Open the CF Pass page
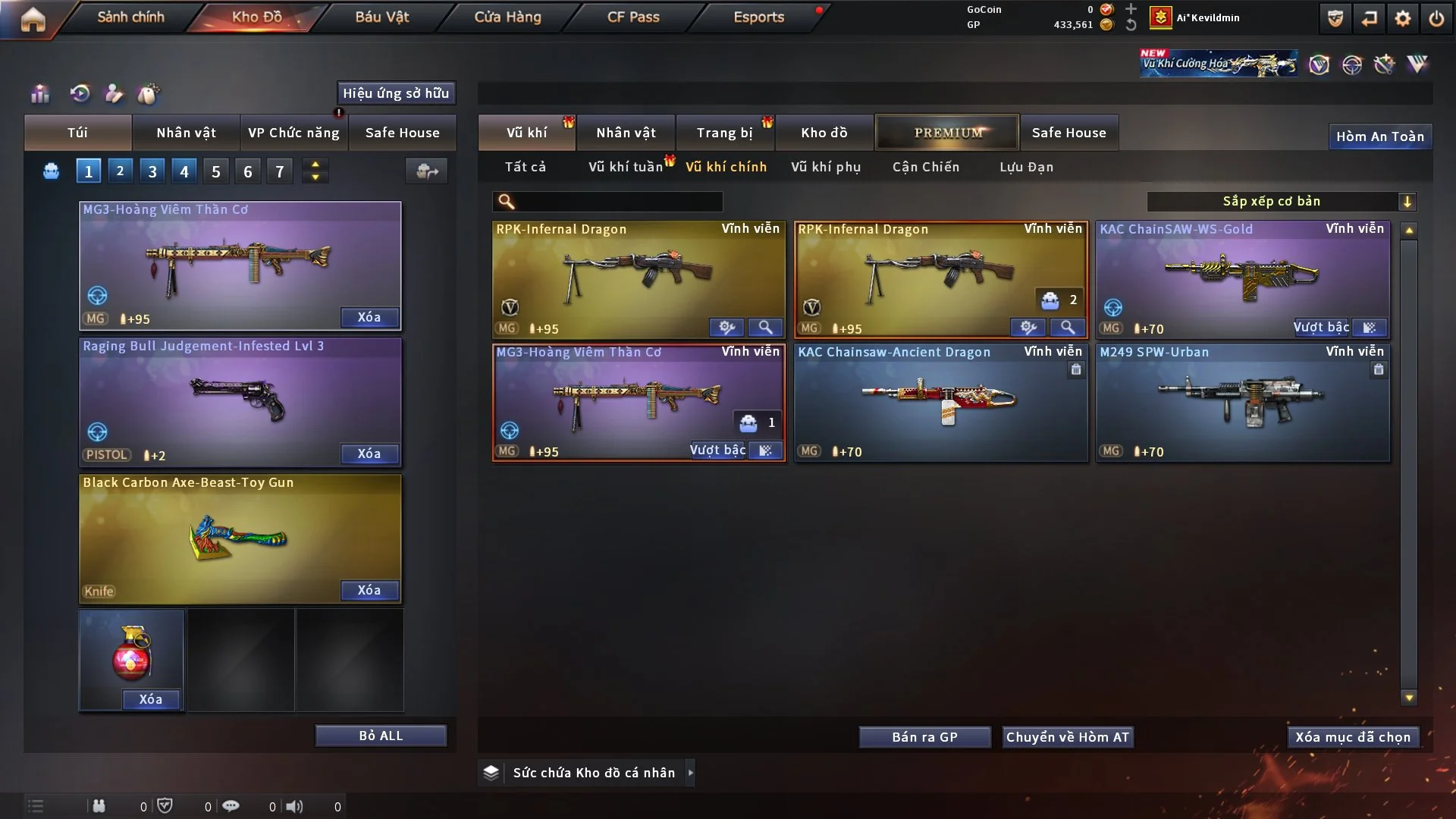 pos(633,17)
